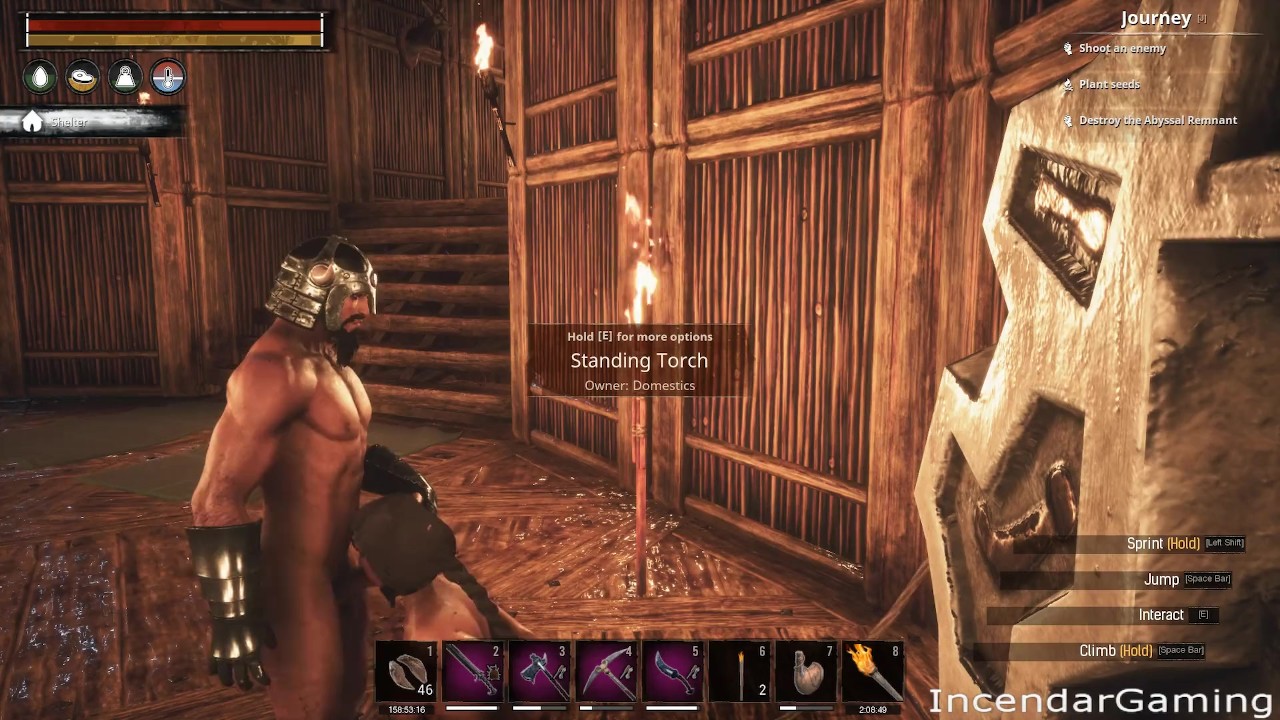Equip the burning torch in slot 8
1280x720 pixels.
pyautogui.click(x=873, y=672)
